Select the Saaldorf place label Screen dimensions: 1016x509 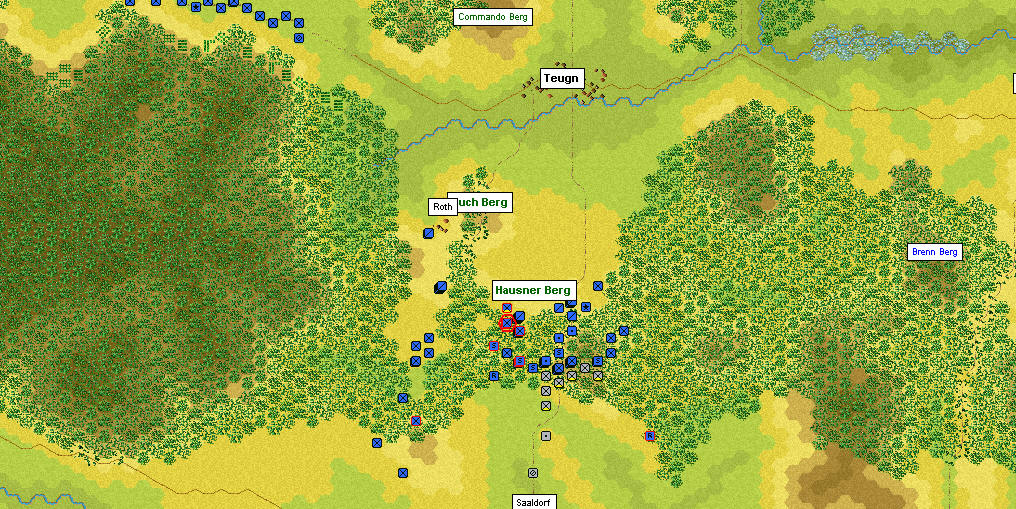533,501
